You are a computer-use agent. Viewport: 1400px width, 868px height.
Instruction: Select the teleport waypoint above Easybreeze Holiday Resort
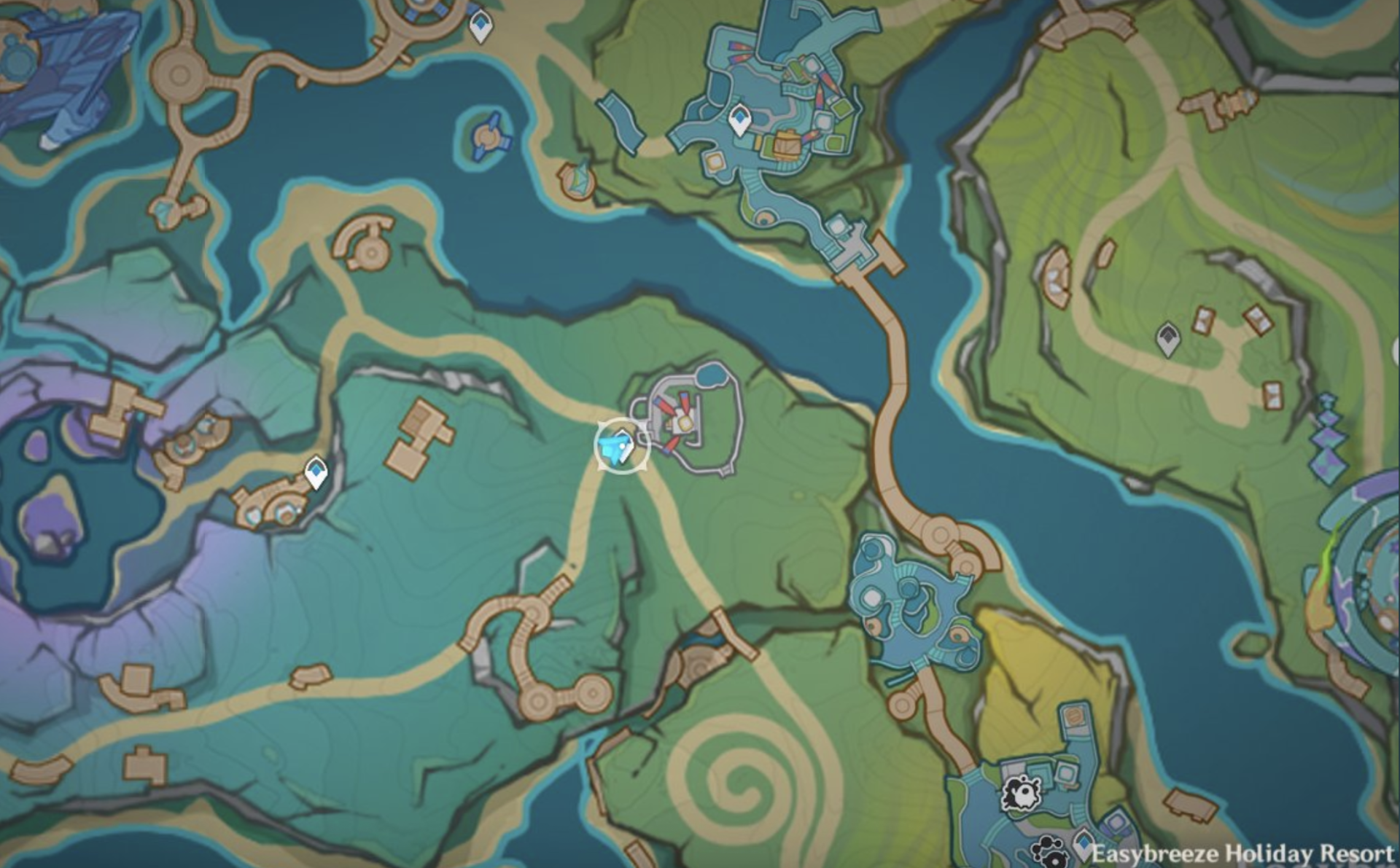coord(1084,844)
